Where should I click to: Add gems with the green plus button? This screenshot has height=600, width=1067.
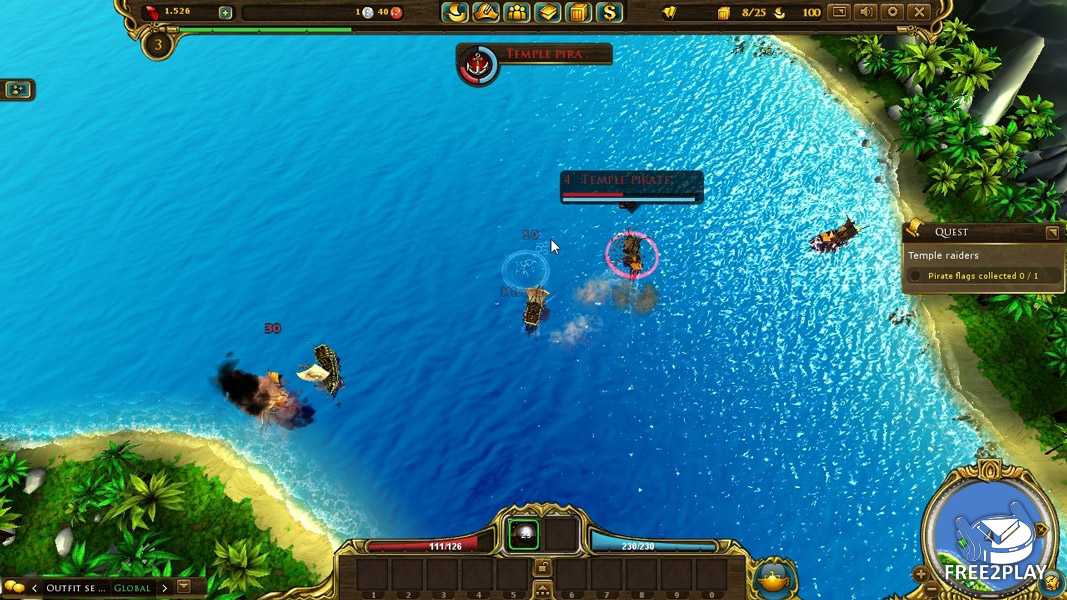pos(225,13)
